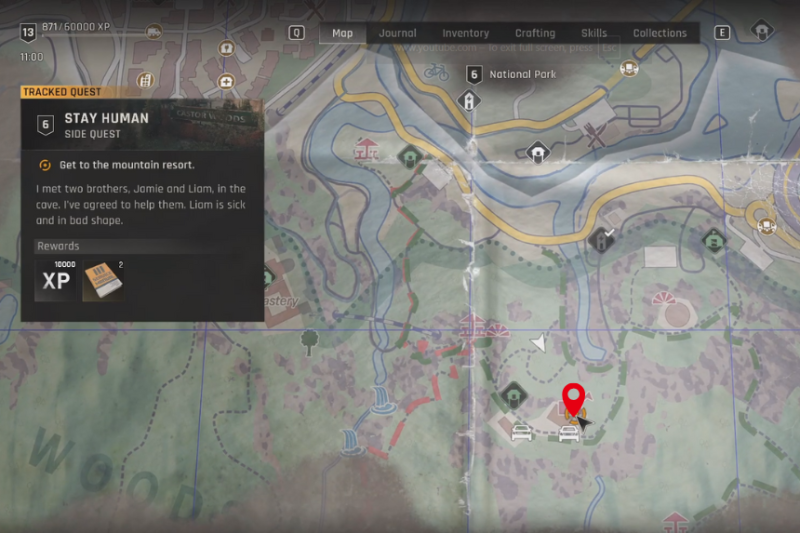Inspect the book reward item

(102, 280)
